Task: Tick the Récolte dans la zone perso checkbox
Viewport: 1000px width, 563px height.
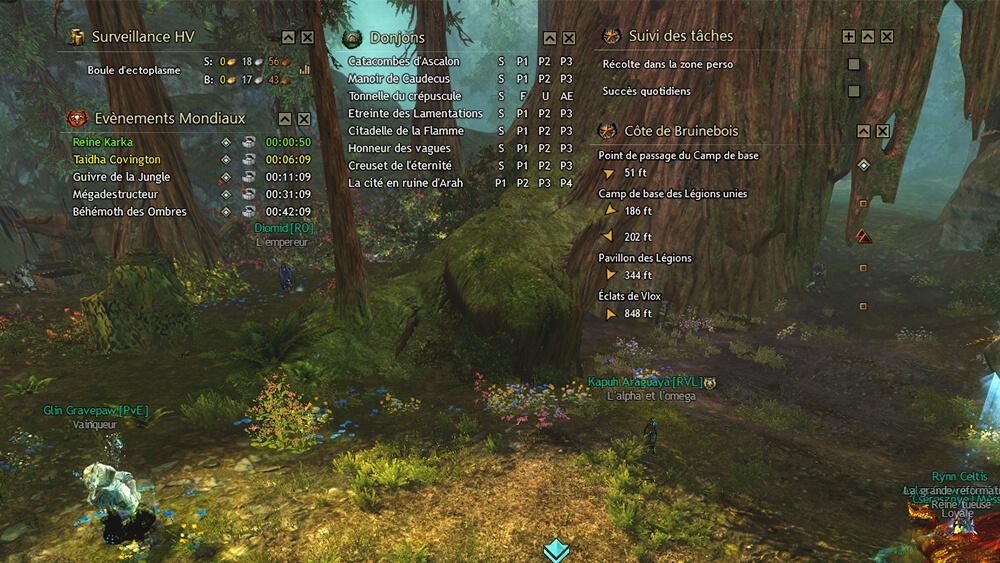Action: pyautogui.click(x=854, y=65)
